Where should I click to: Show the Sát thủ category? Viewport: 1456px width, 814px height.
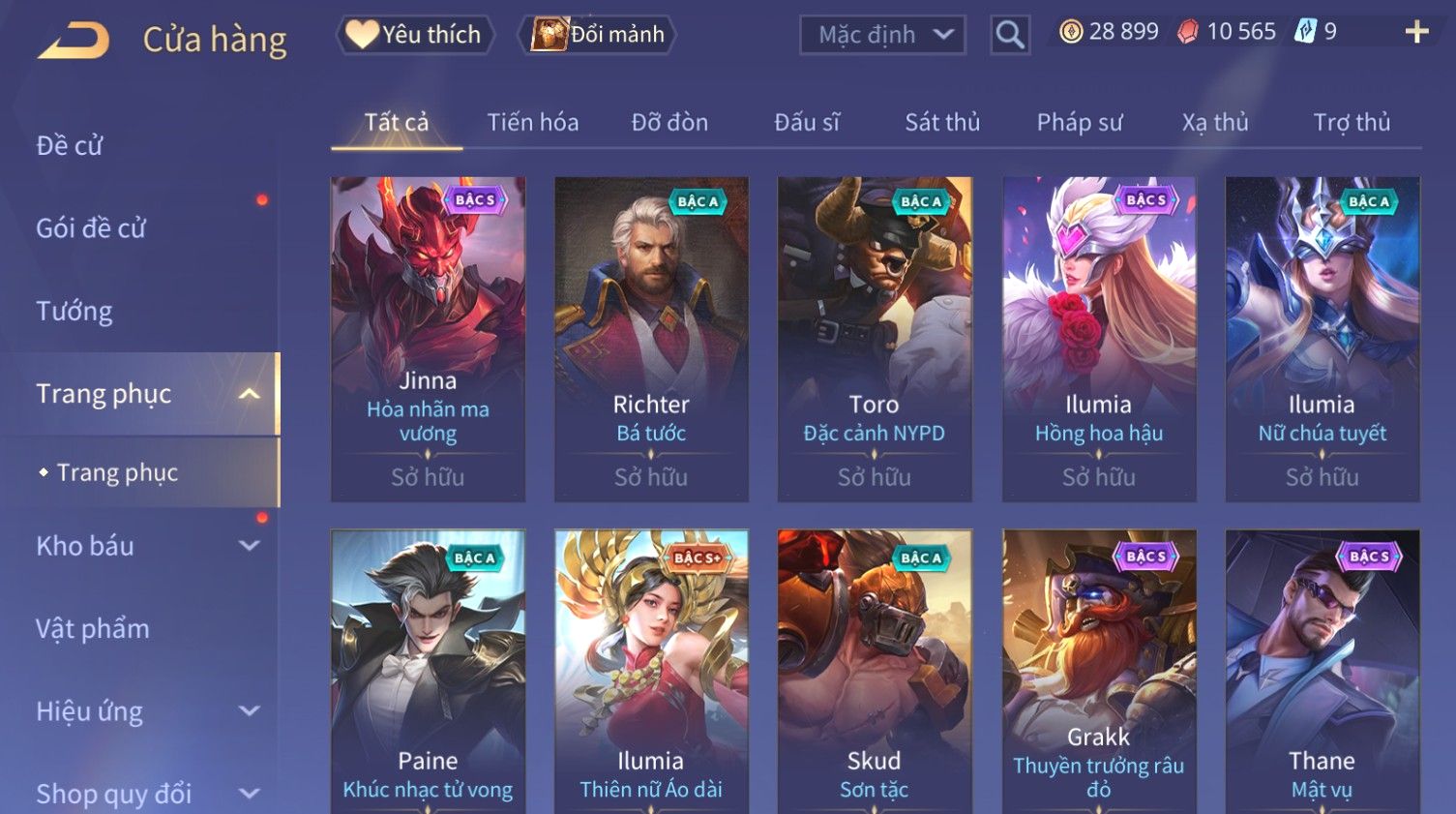[942, 123]
